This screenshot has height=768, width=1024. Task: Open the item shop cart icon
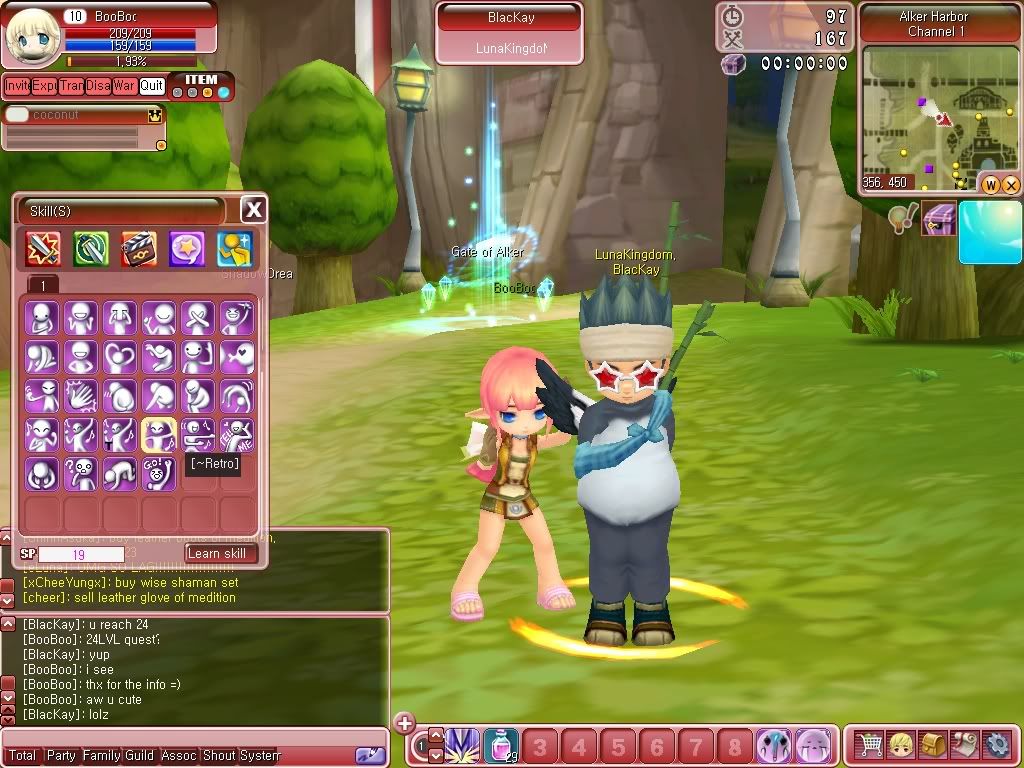pos(870,745)
